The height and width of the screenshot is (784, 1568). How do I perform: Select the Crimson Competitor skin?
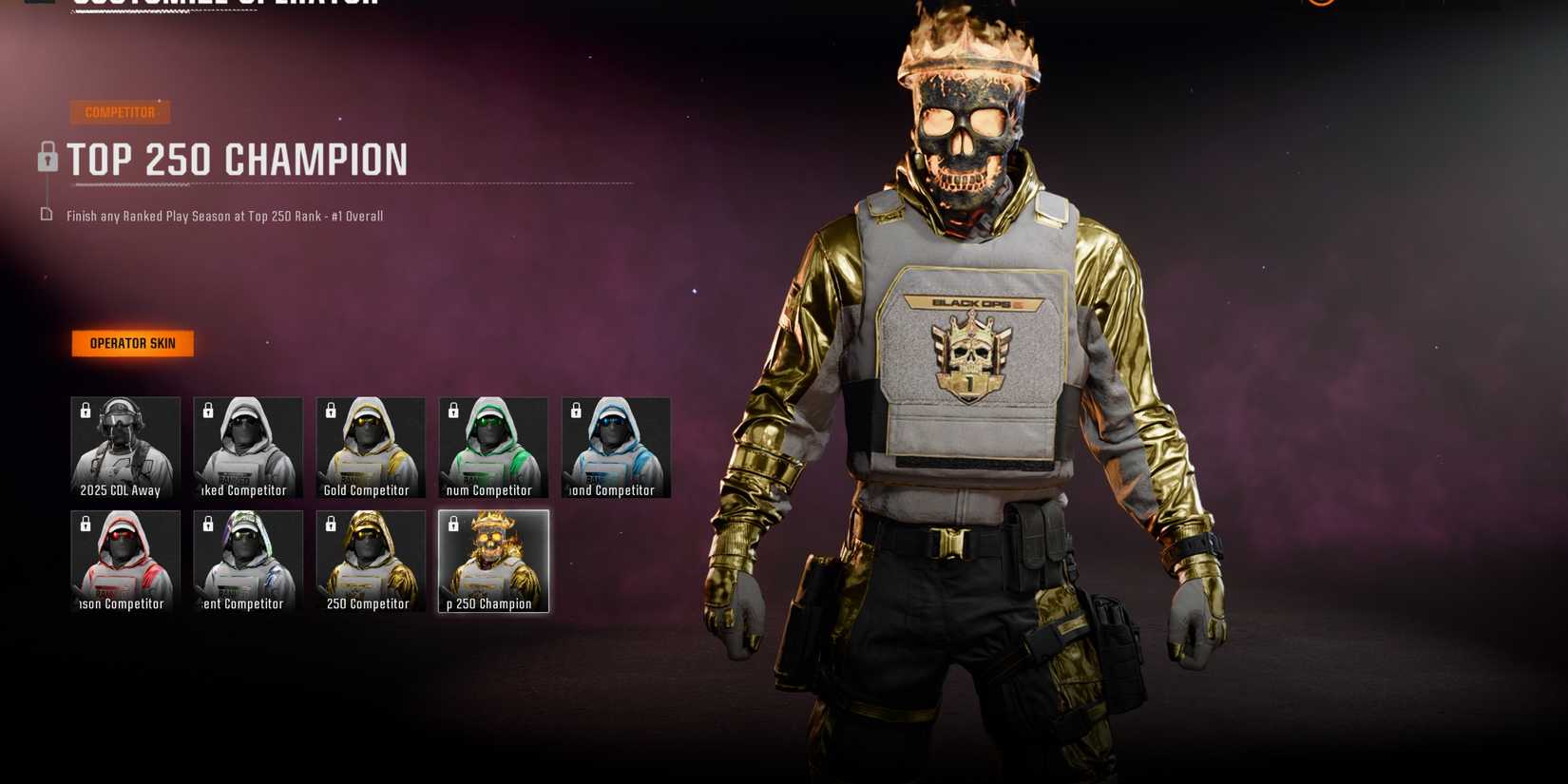(125, 561)
